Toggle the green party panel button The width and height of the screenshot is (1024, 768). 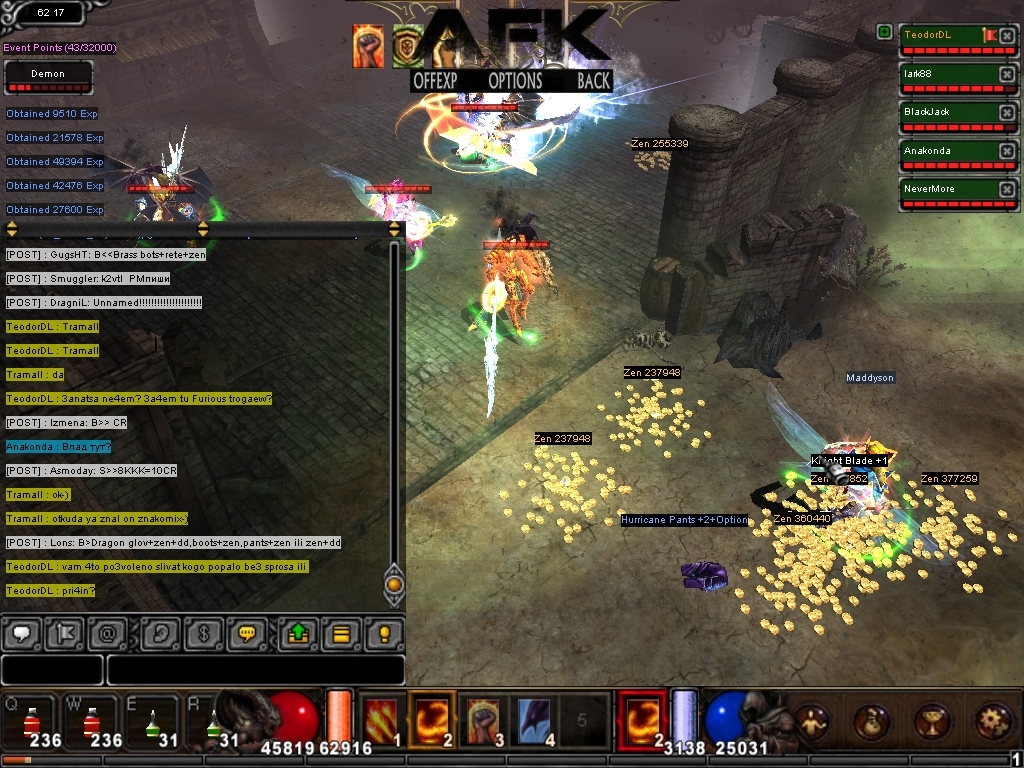coord(884,33)
